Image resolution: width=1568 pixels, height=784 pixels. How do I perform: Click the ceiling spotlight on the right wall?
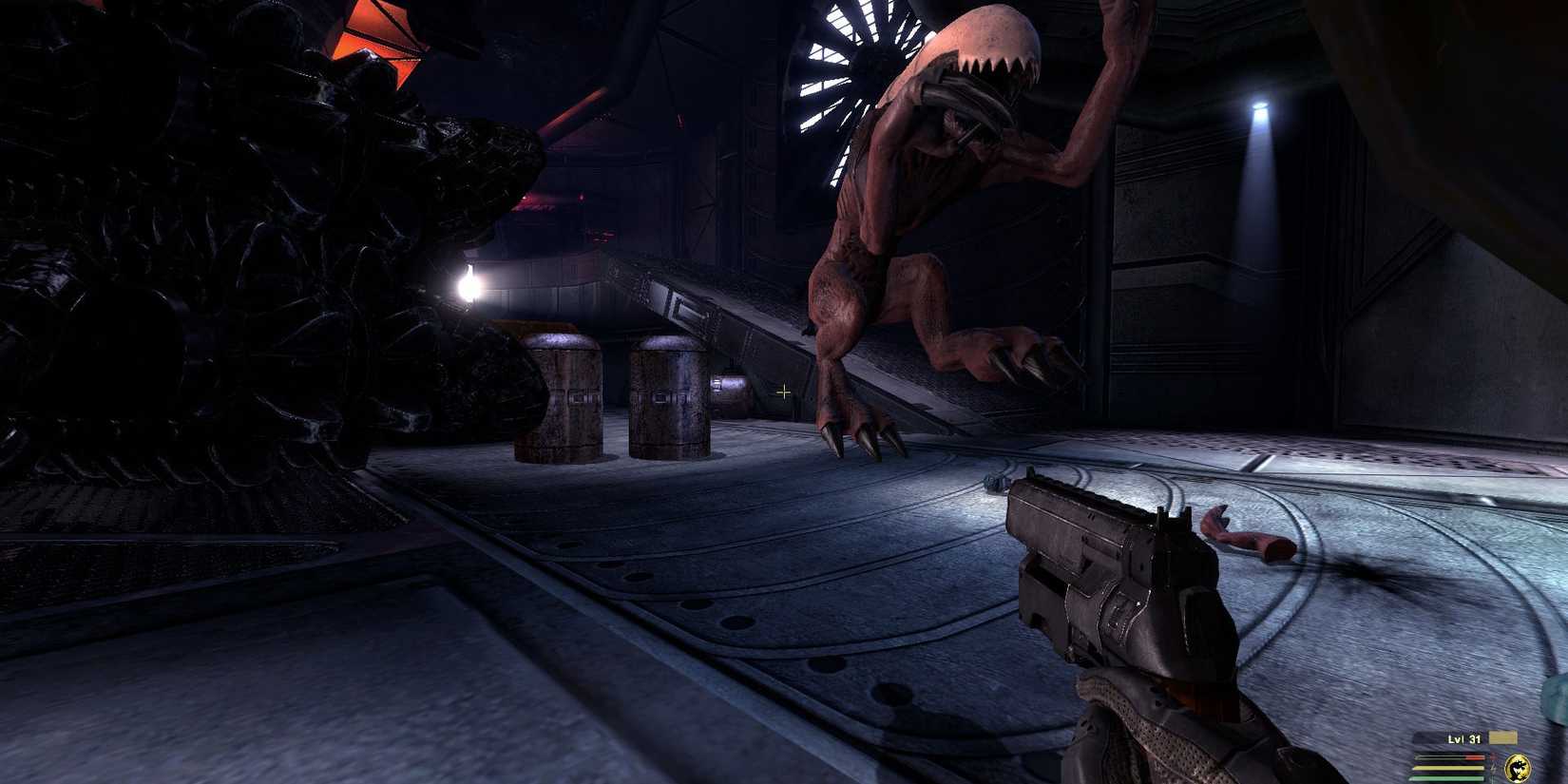[1262, 109]
